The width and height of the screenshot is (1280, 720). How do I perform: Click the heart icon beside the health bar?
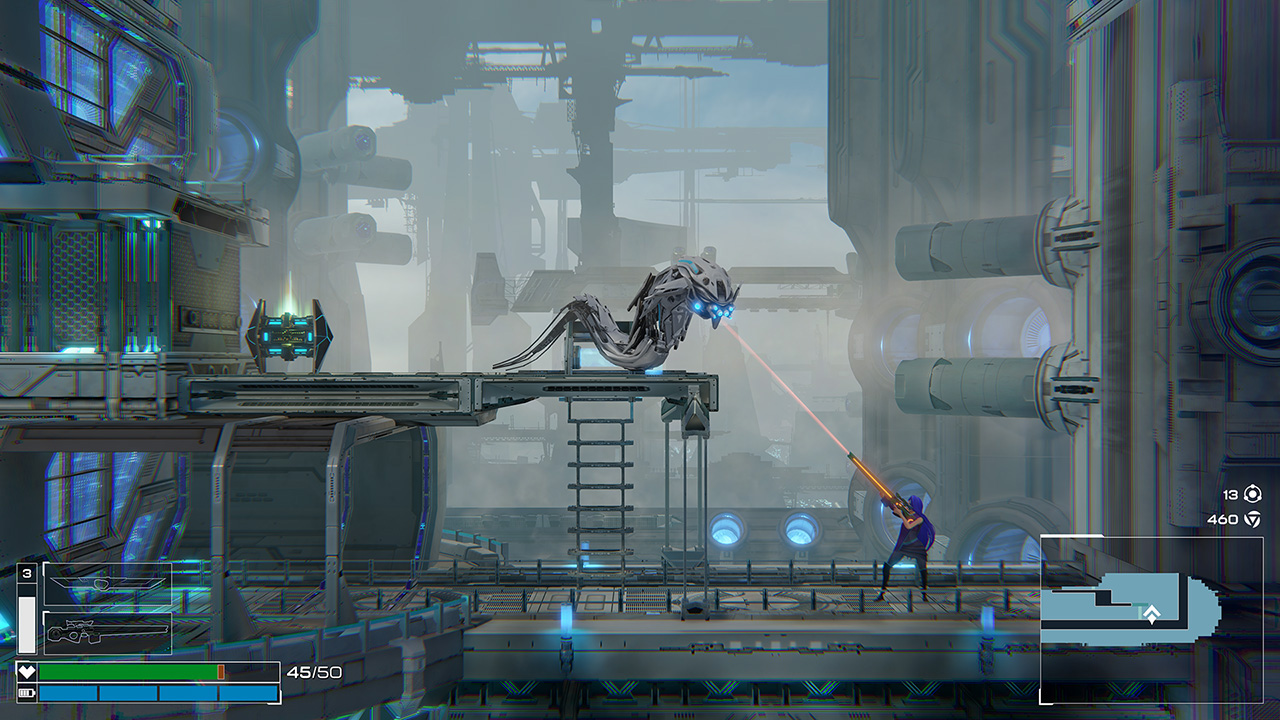point(26,670)
